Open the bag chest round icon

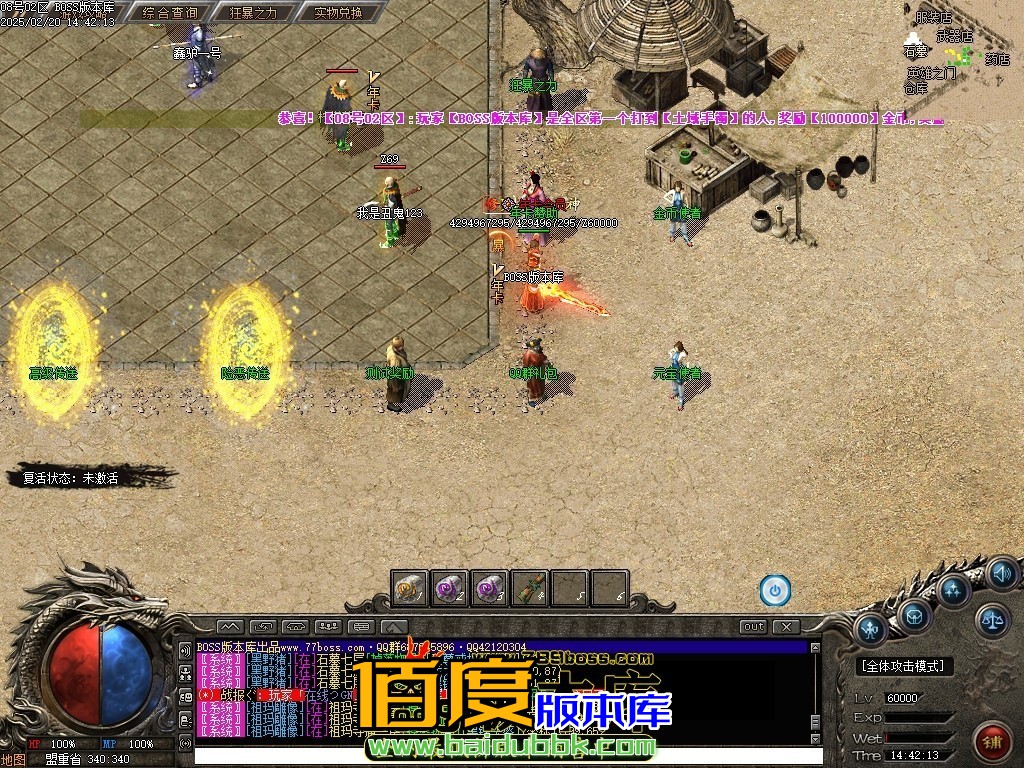[914, 614]
